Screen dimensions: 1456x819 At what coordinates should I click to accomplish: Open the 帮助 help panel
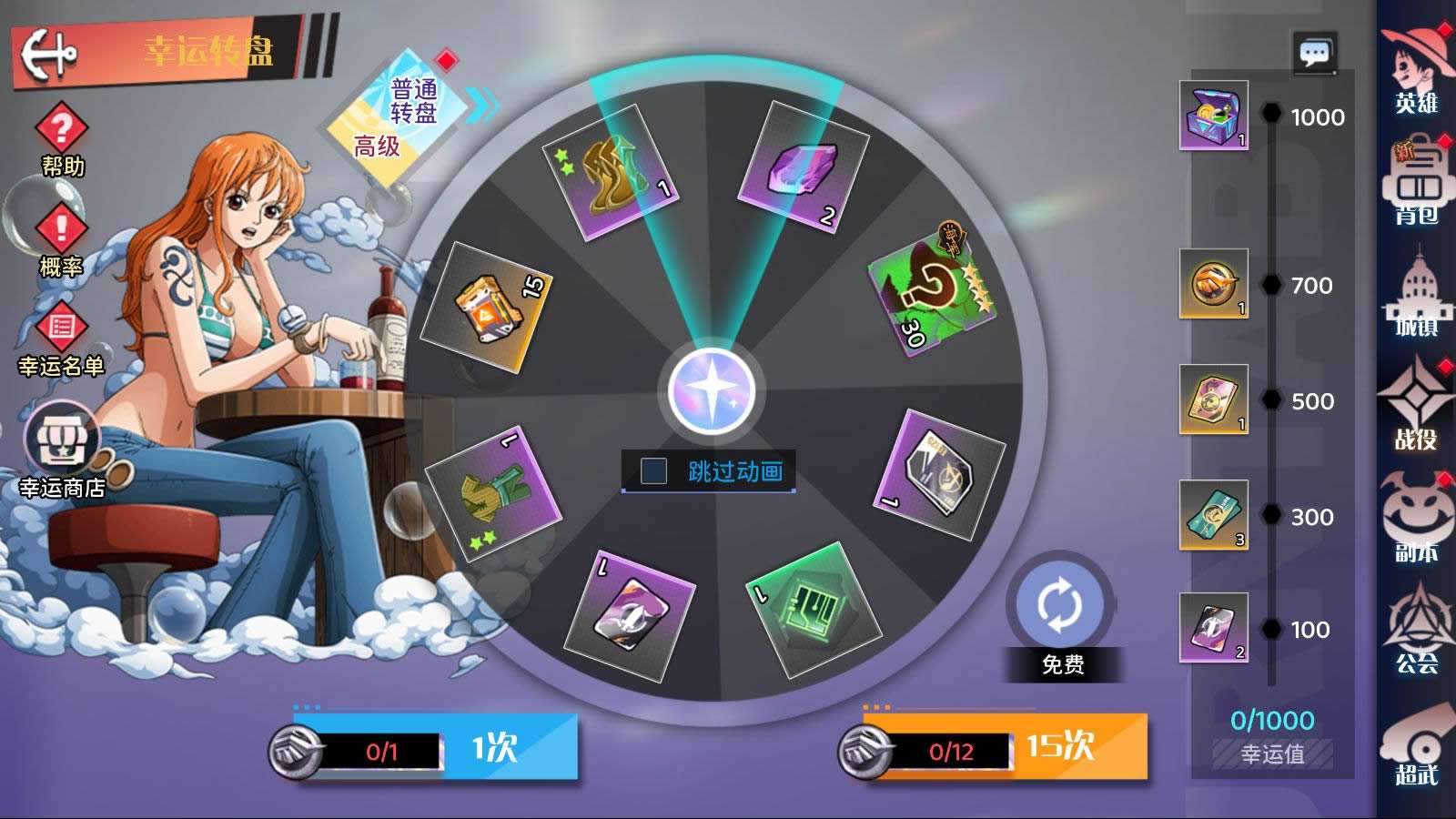[61, 138]
